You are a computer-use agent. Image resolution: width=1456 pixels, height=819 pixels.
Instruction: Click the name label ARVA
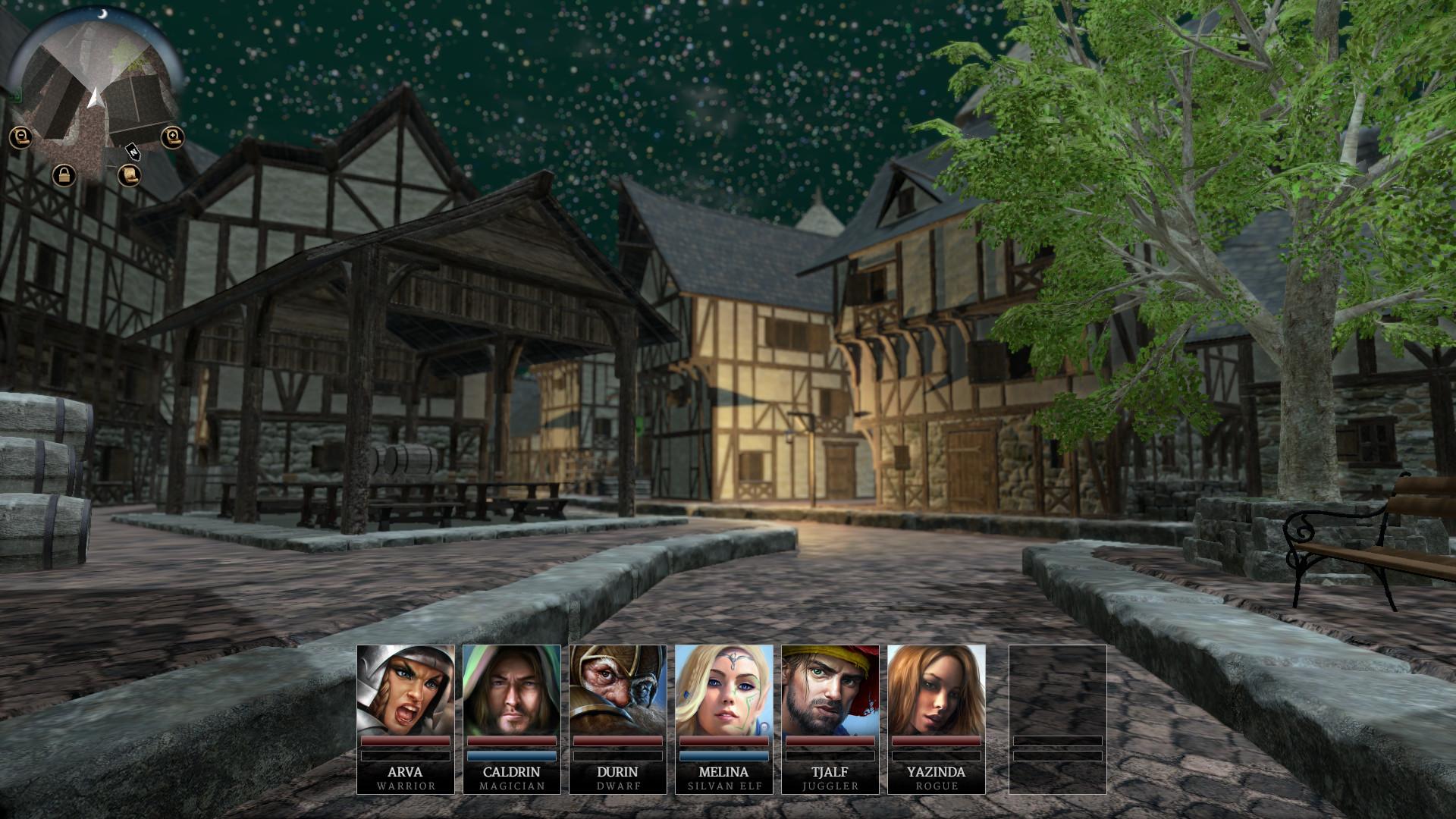(406, 772)
